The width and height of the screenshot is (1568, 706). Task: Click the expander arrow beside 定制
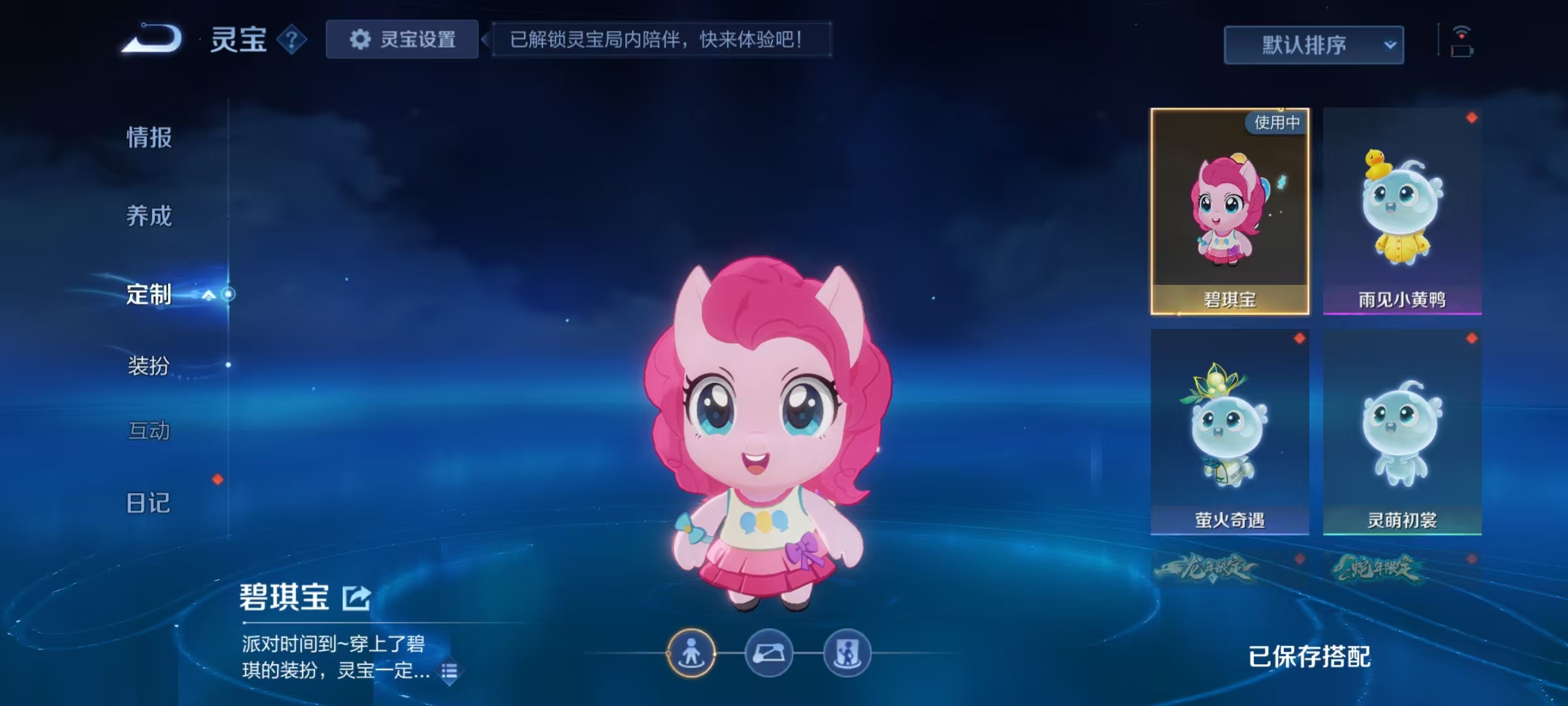(x=210, y=295)
